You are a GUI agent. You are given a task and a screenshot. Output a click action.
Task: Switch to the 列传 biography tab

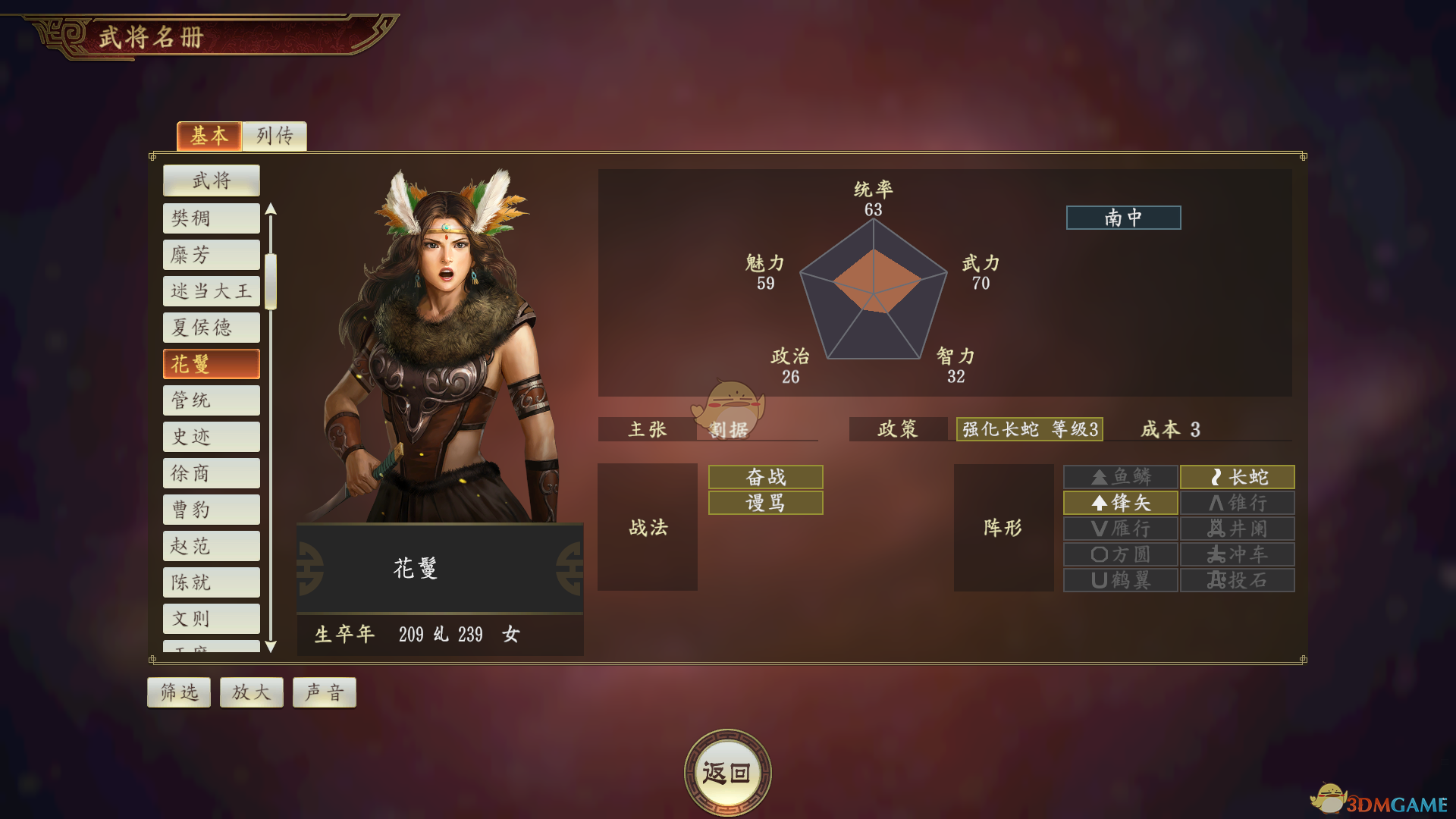point(274,136)
